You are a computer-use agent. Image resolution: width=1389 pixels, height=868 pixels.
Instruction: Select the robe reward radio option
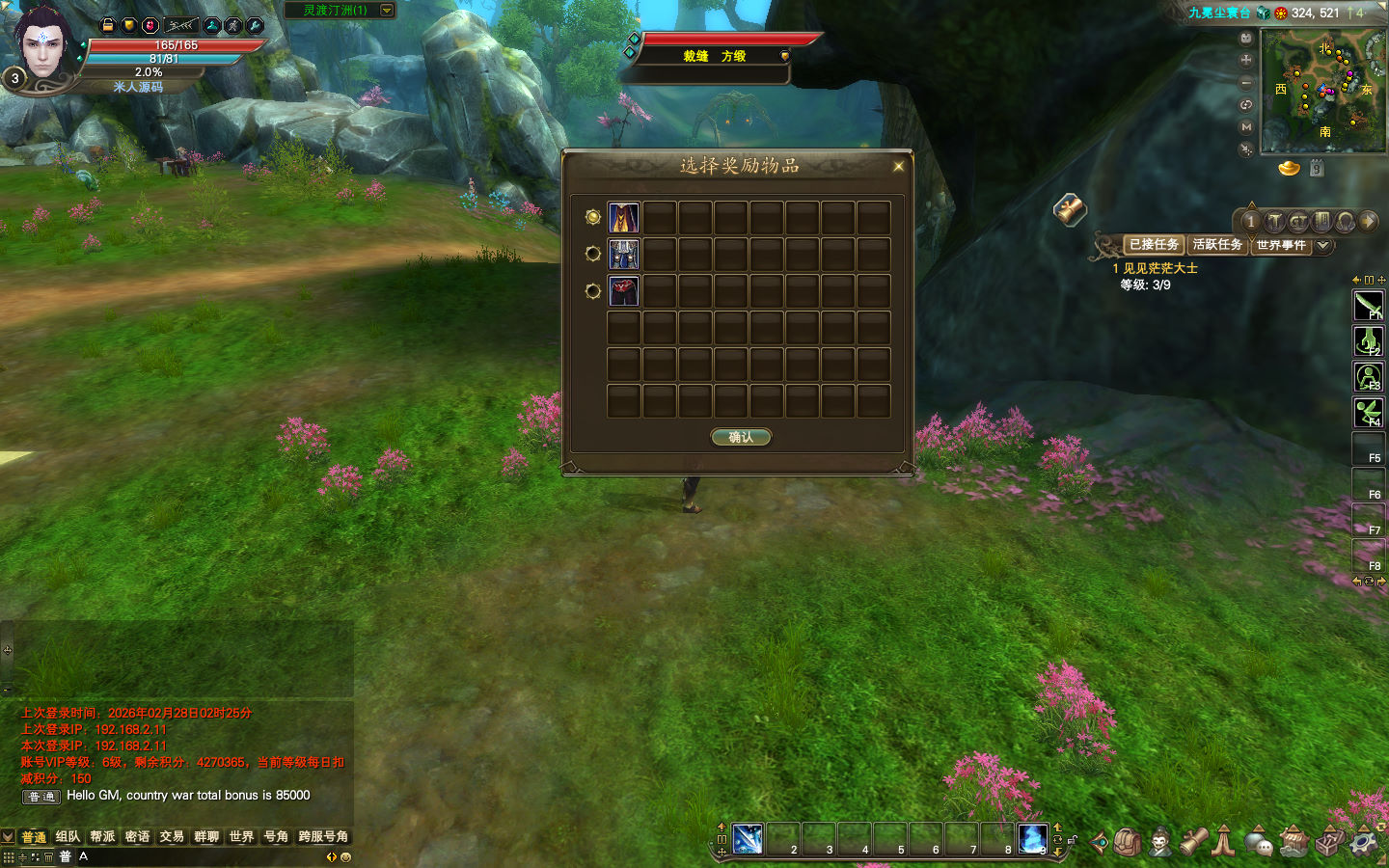593,217
